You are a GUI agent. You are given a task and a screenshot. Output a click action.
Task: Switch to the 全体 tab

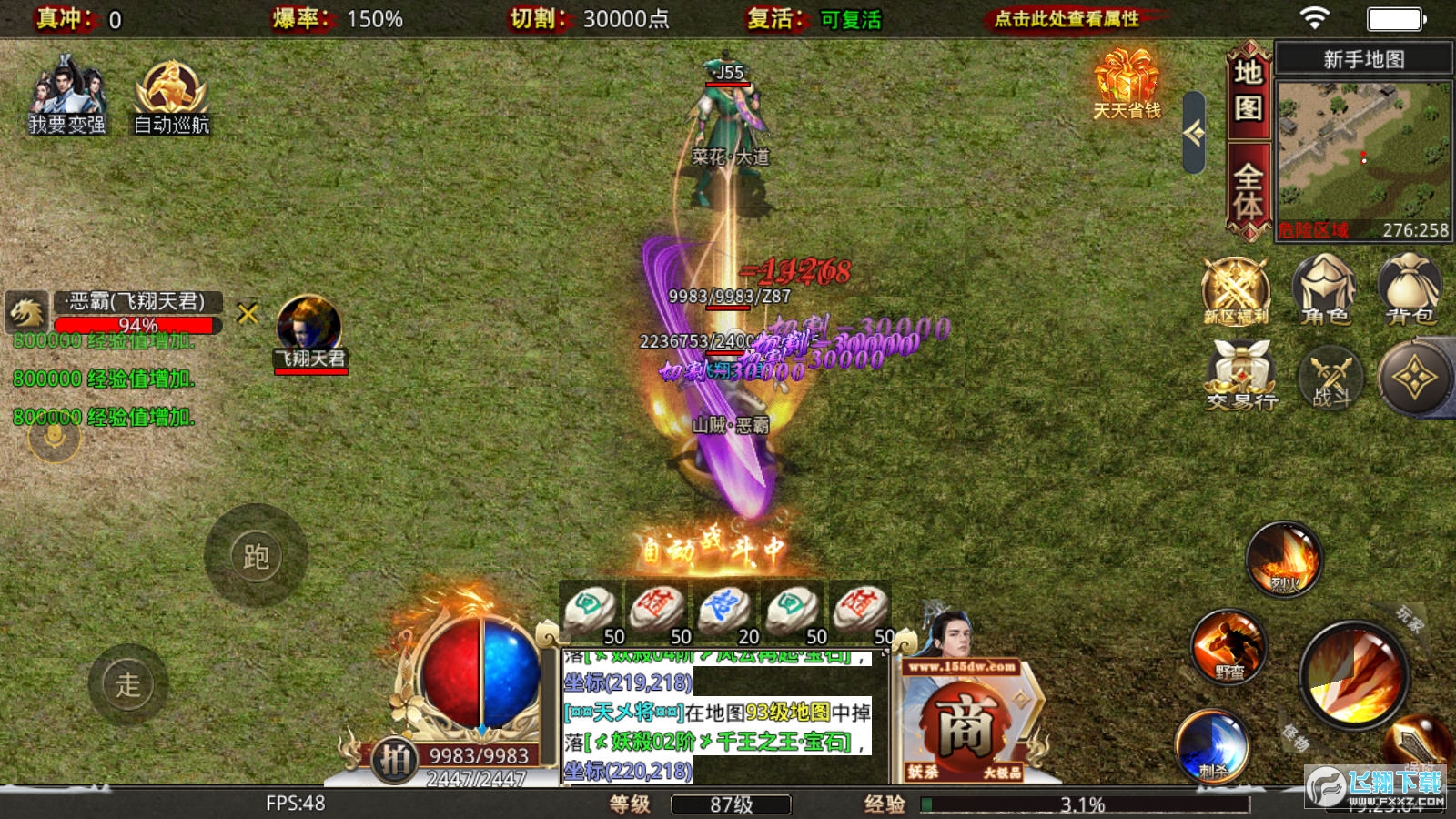1248,192
